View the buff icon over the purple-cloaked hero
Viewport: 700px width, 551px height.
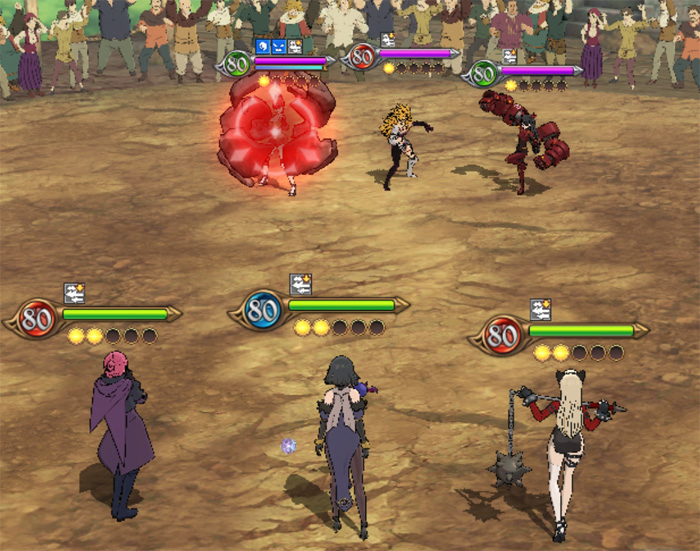click(74, 293)
